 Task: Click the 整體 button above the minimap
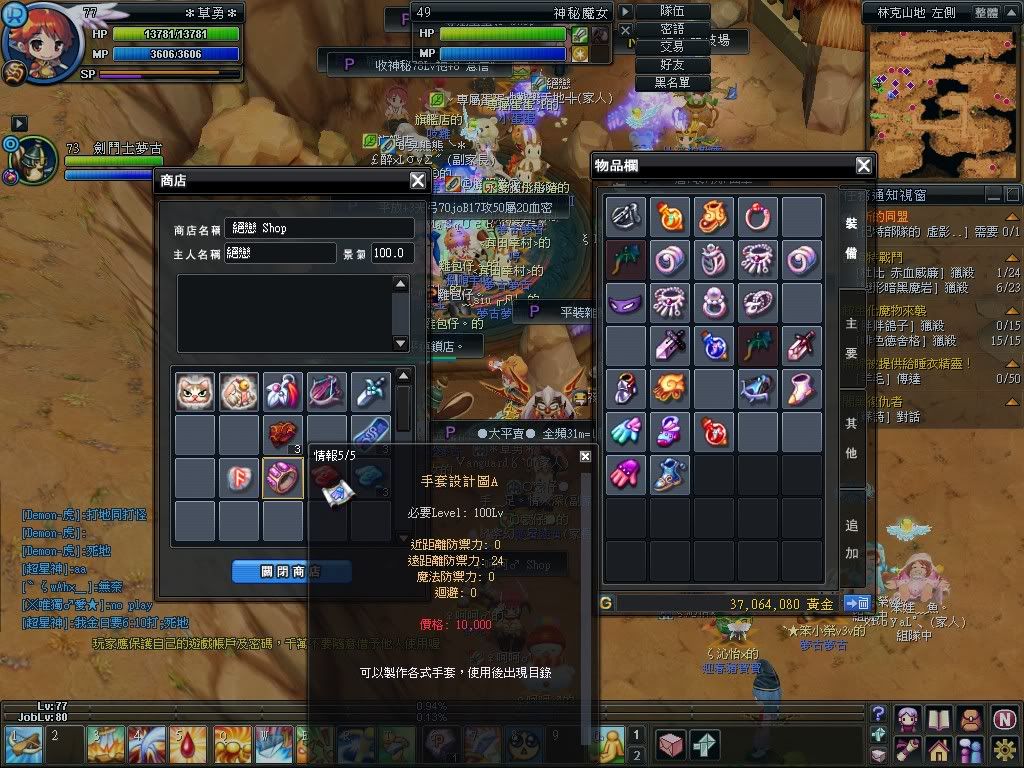[985, 13]
